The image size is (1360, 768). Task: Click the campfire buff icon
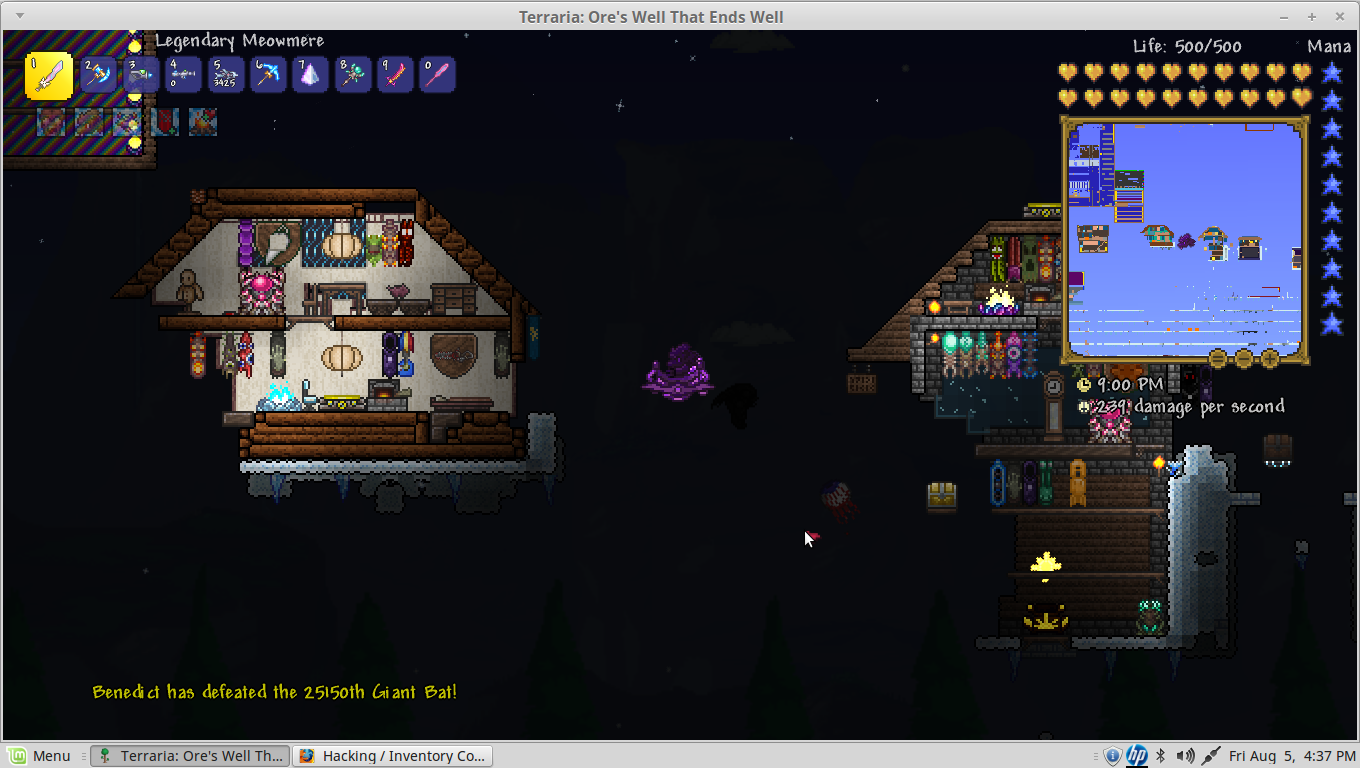tap(203, 122)
